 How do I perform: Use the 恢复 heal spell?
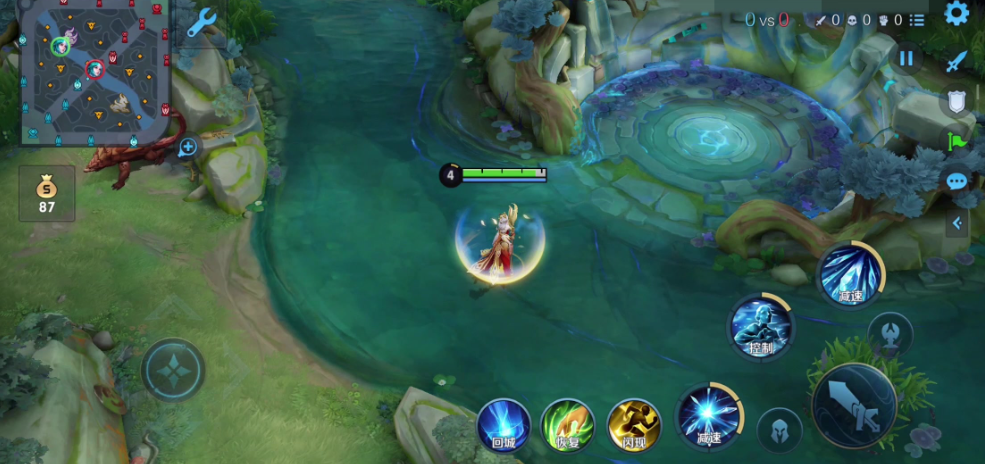(x=567, y=424)
